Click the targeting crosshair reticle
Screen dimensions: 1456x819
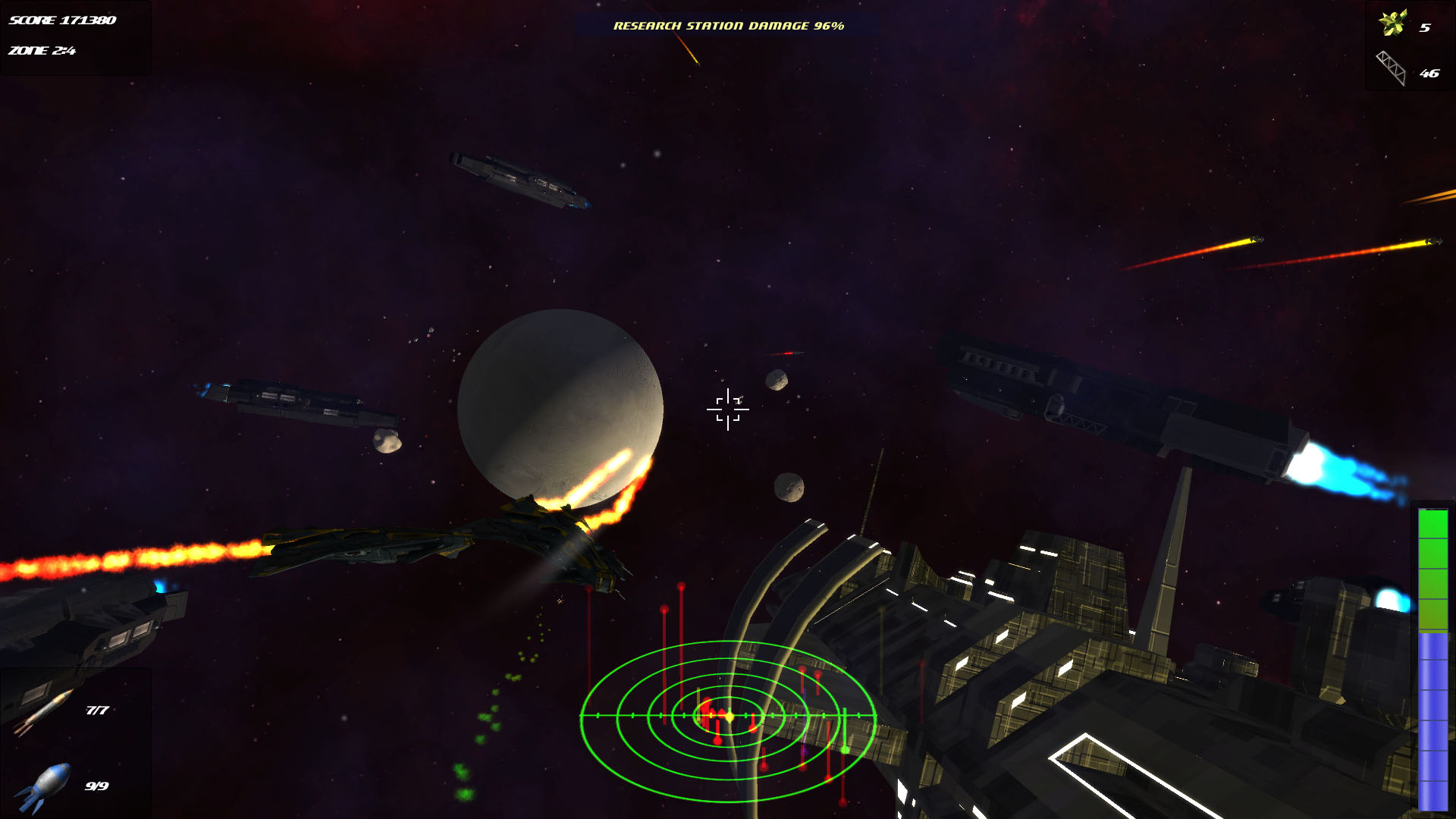(x=728, y=409)
